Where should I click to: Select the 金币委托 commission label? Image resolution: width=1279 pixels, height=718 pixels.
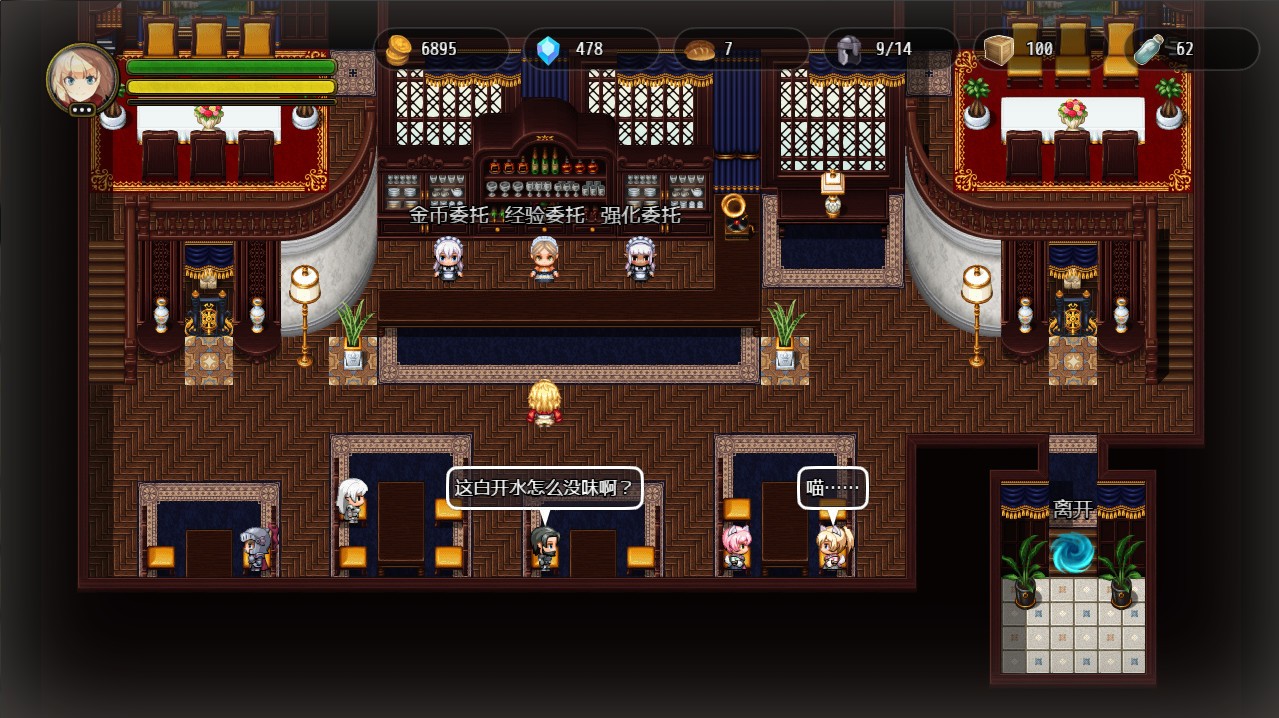pyautogui.click(x=449, y=215)
